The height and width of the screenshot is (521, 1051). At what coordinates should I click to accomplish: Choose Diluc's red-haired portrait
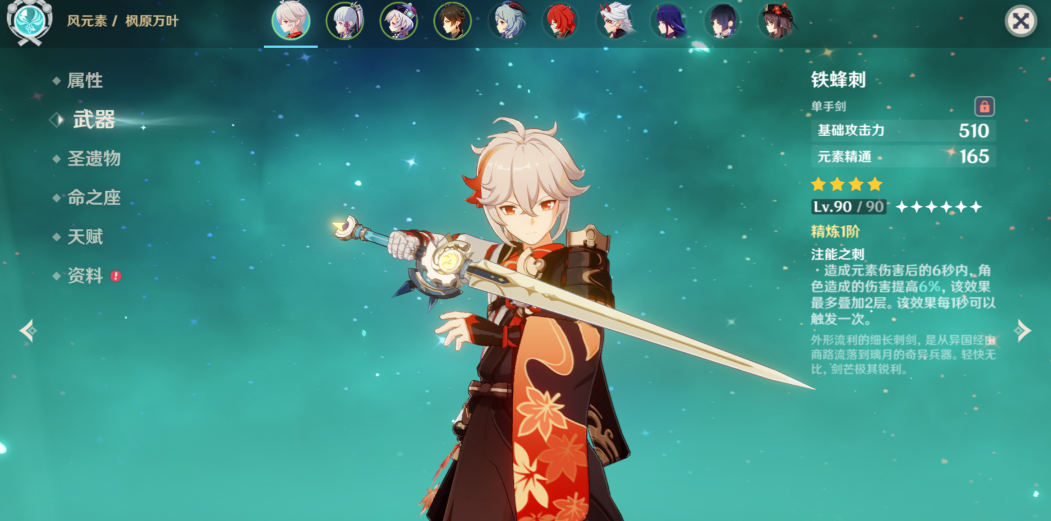point(561,21)
